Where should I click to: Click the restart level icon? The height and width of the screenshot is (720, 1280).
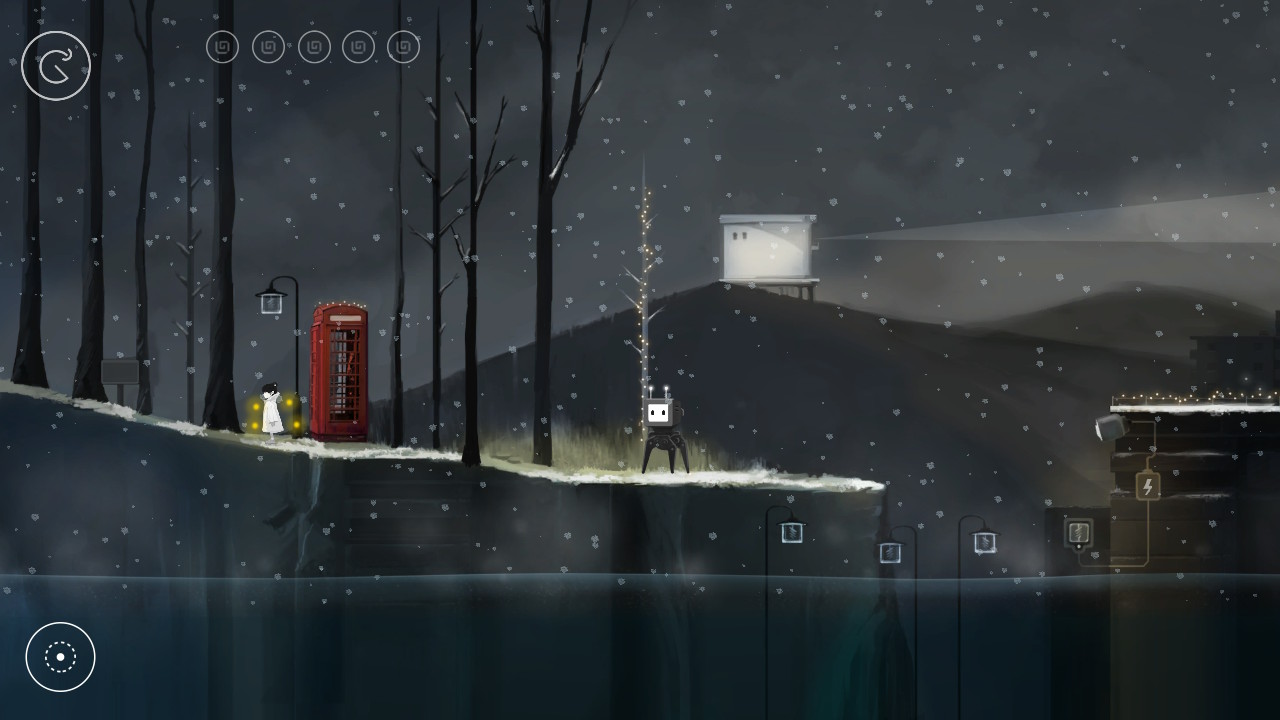tap(56, 65)
